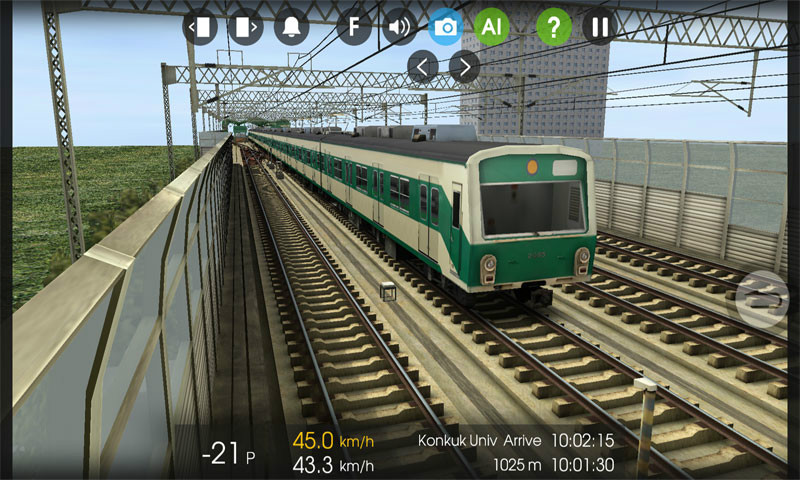Screen dimensions: 800x480
Task: Toggle the blue camera view button
Action: point(446,26)
